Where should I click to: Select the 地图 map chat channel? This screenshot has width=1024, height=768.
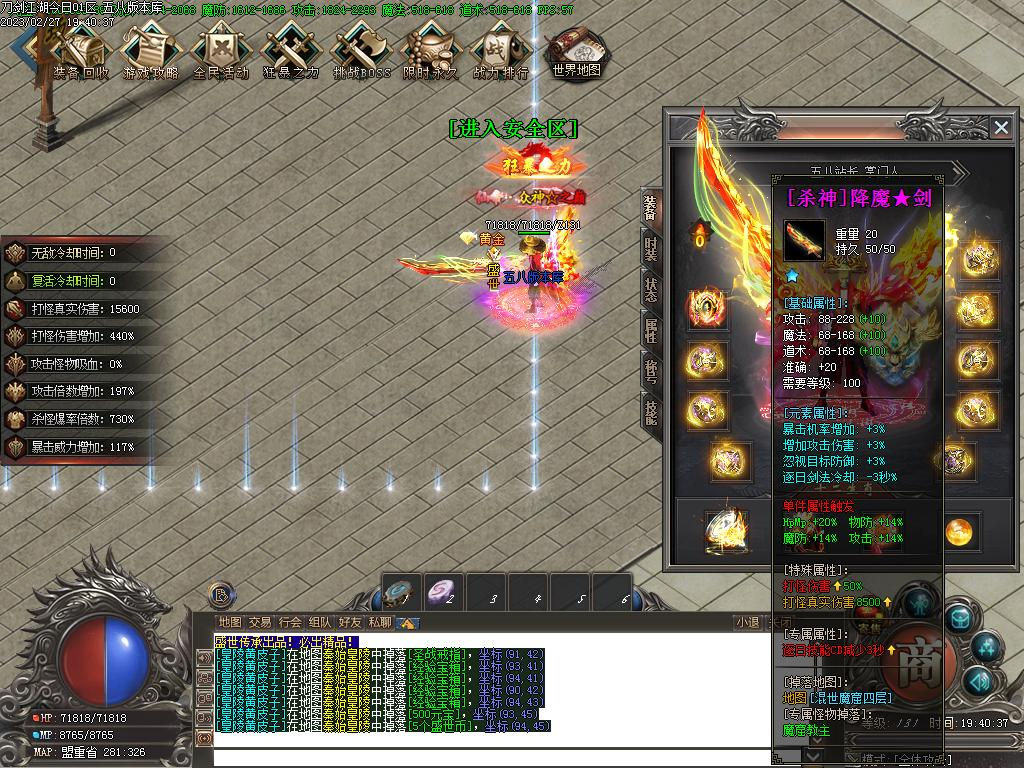230,622
